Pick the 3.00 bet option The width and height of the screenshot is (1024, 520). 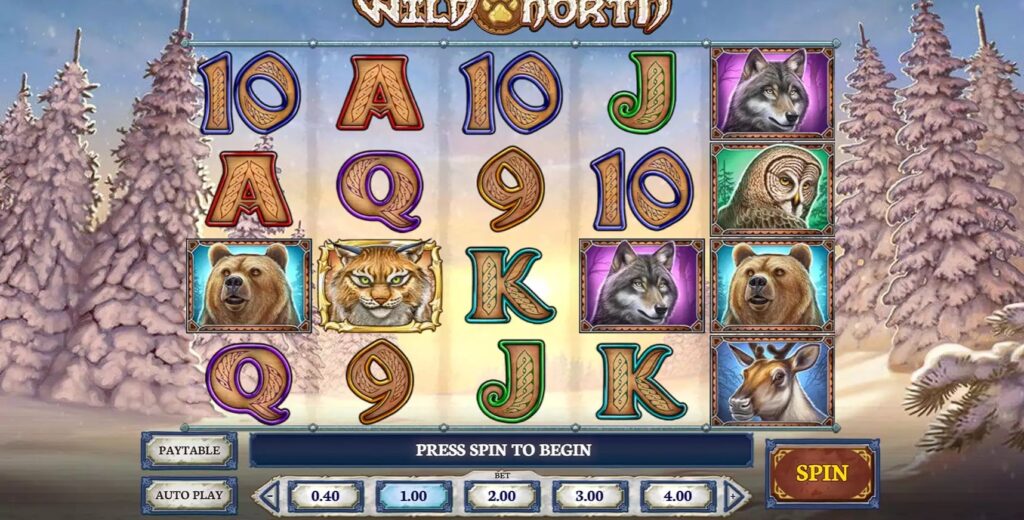pos(590,496)
